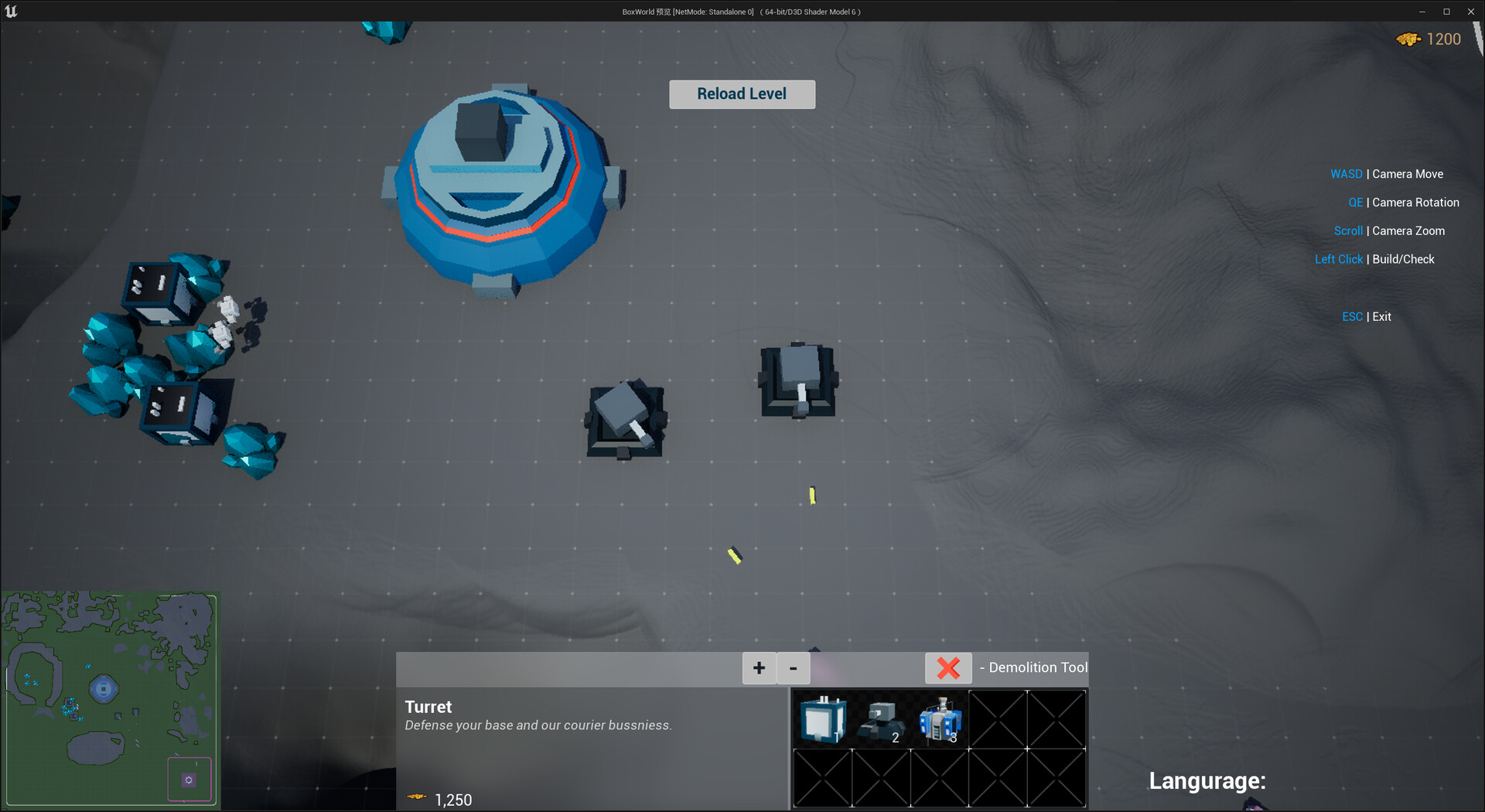Click the Langurage label at the bottom right
The height and width of the screenshot is (812, 1485).
tap(1207, 781)
